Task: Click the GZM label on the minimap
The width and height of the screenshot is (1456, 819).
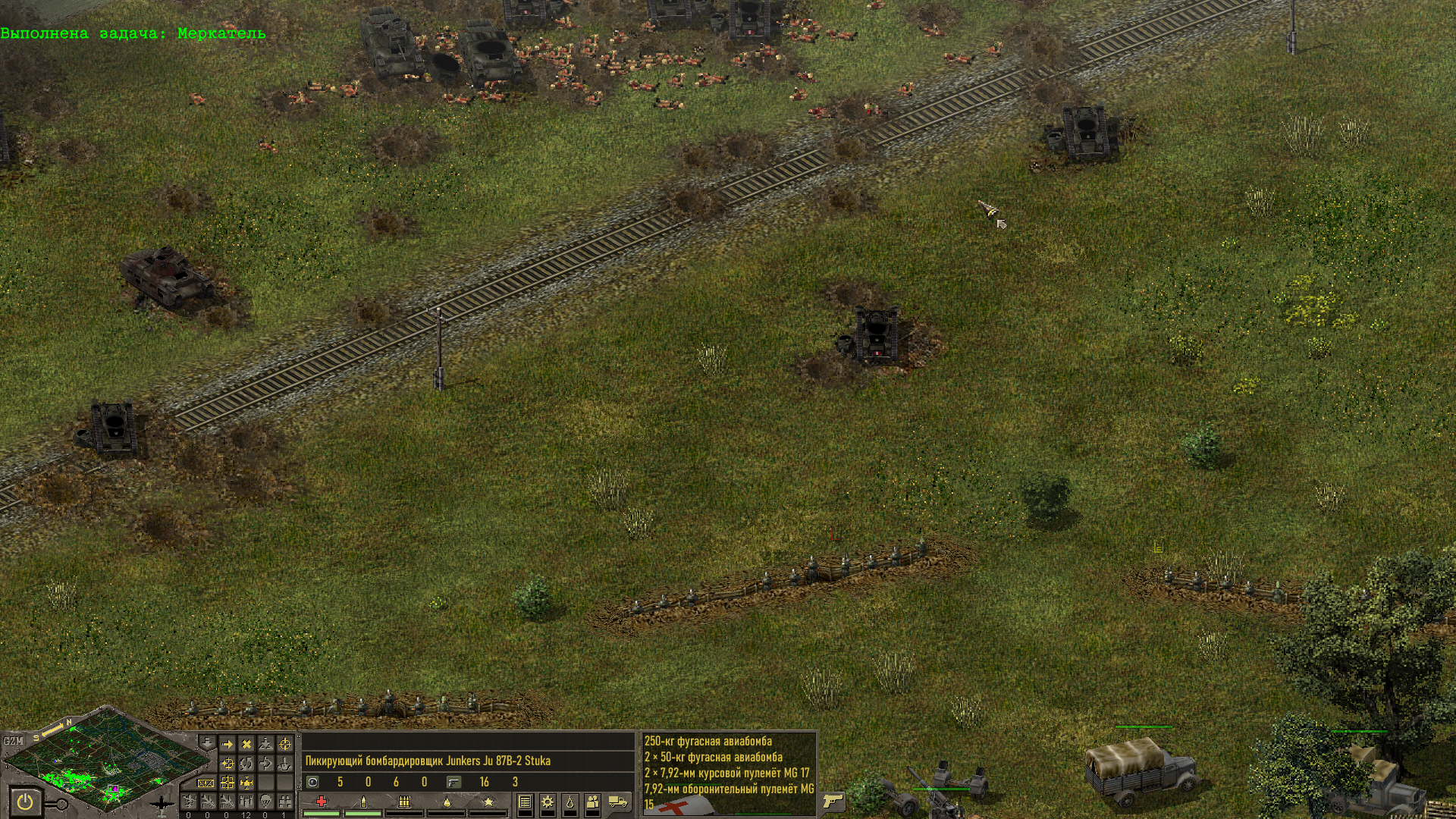Action: [13, 741]
